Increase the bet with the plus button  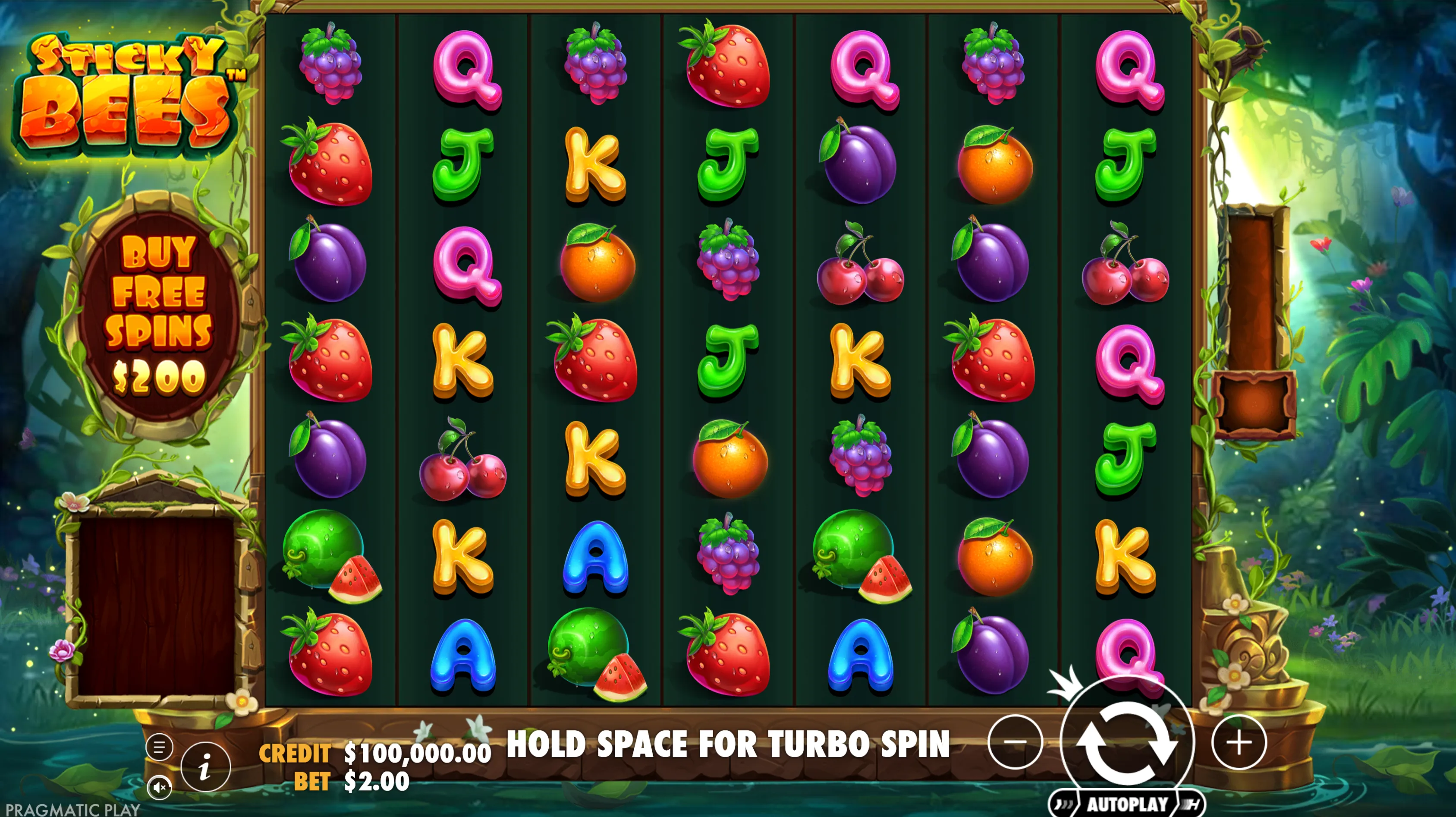(1239, 742)
